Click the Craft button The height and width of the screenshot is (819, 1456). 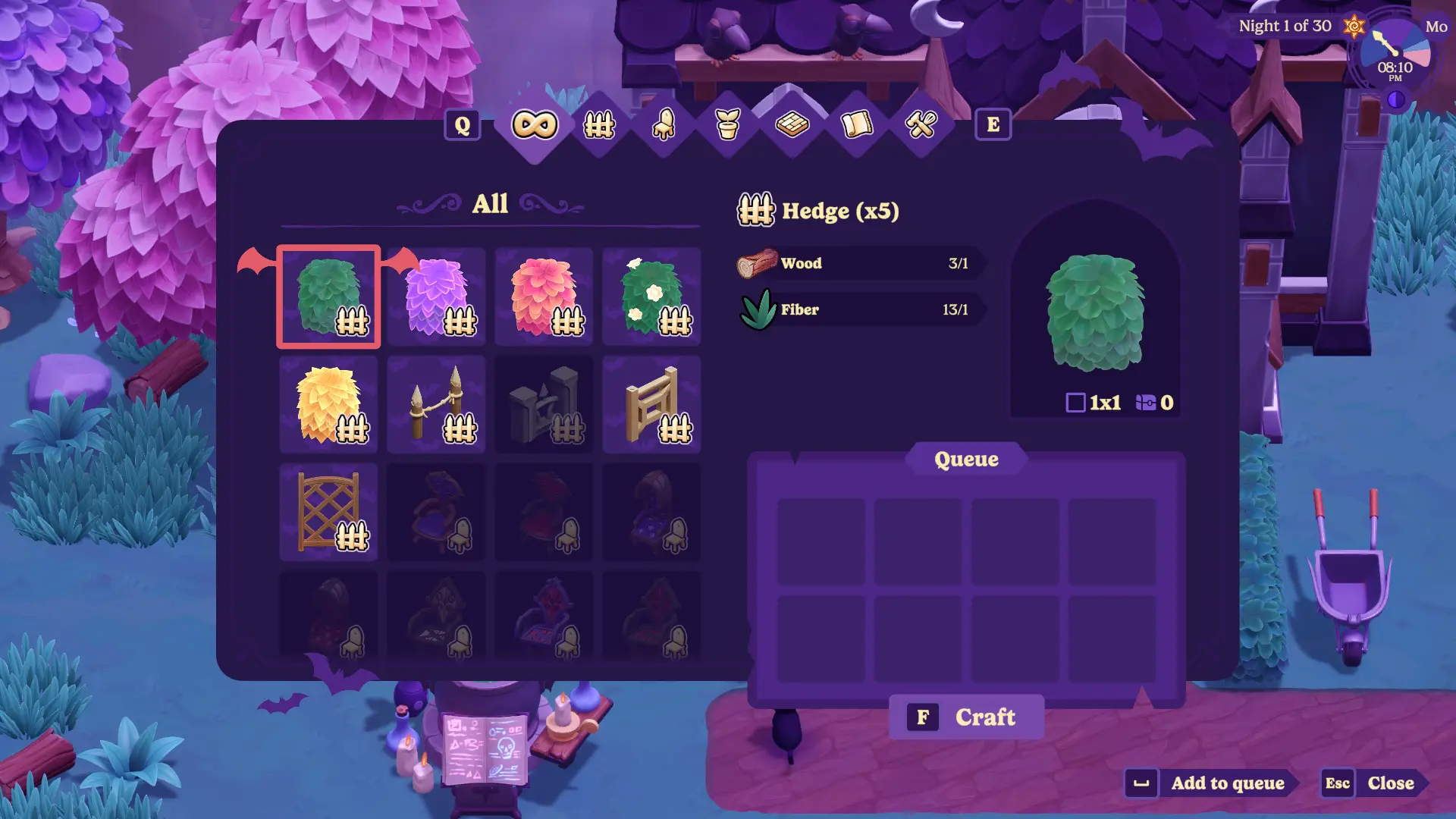pos(966,717)
